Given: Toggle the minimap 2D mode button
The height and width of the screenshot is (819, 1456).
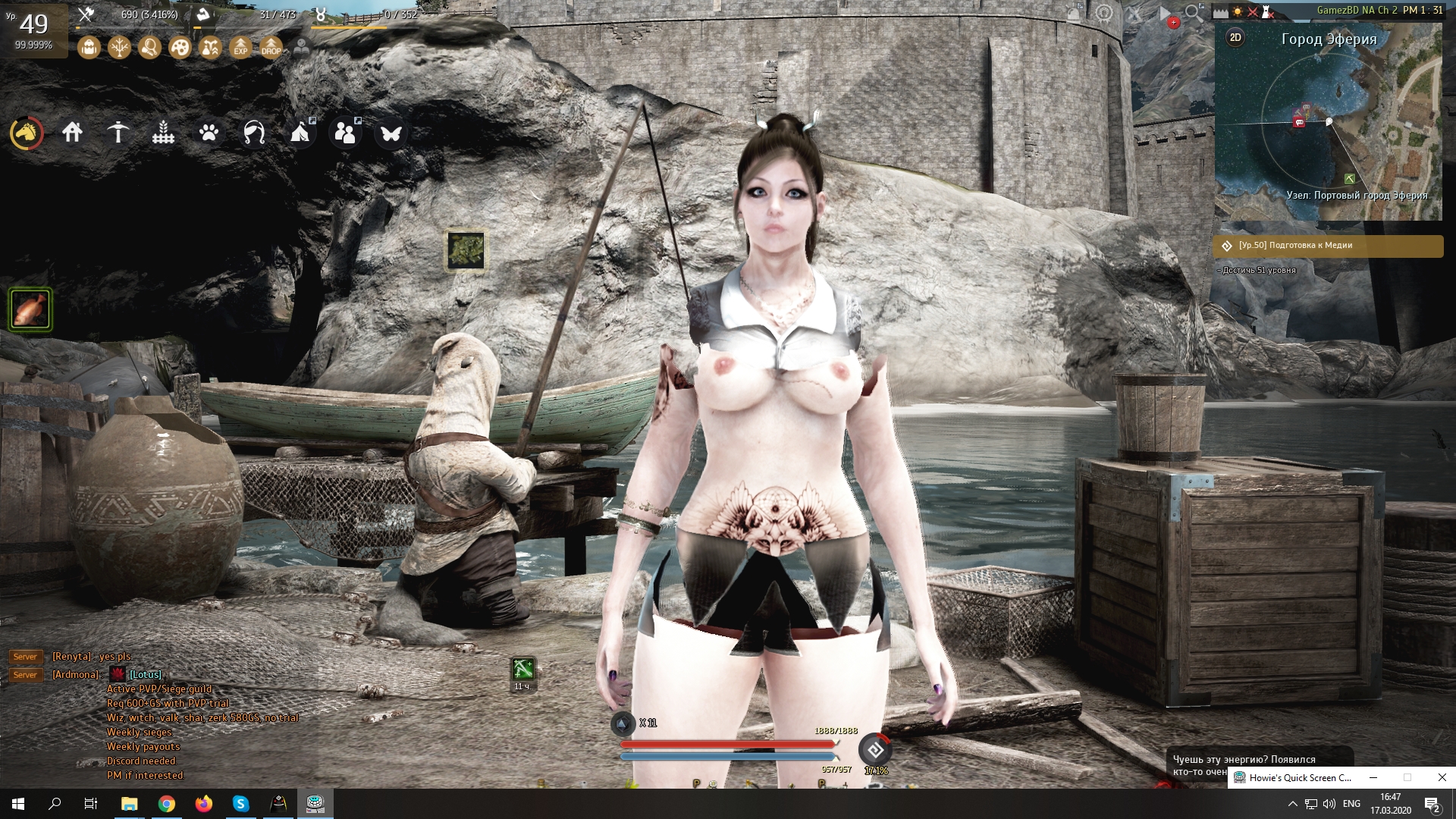Looking at the screenshot, I should (x=1235, y=37).
